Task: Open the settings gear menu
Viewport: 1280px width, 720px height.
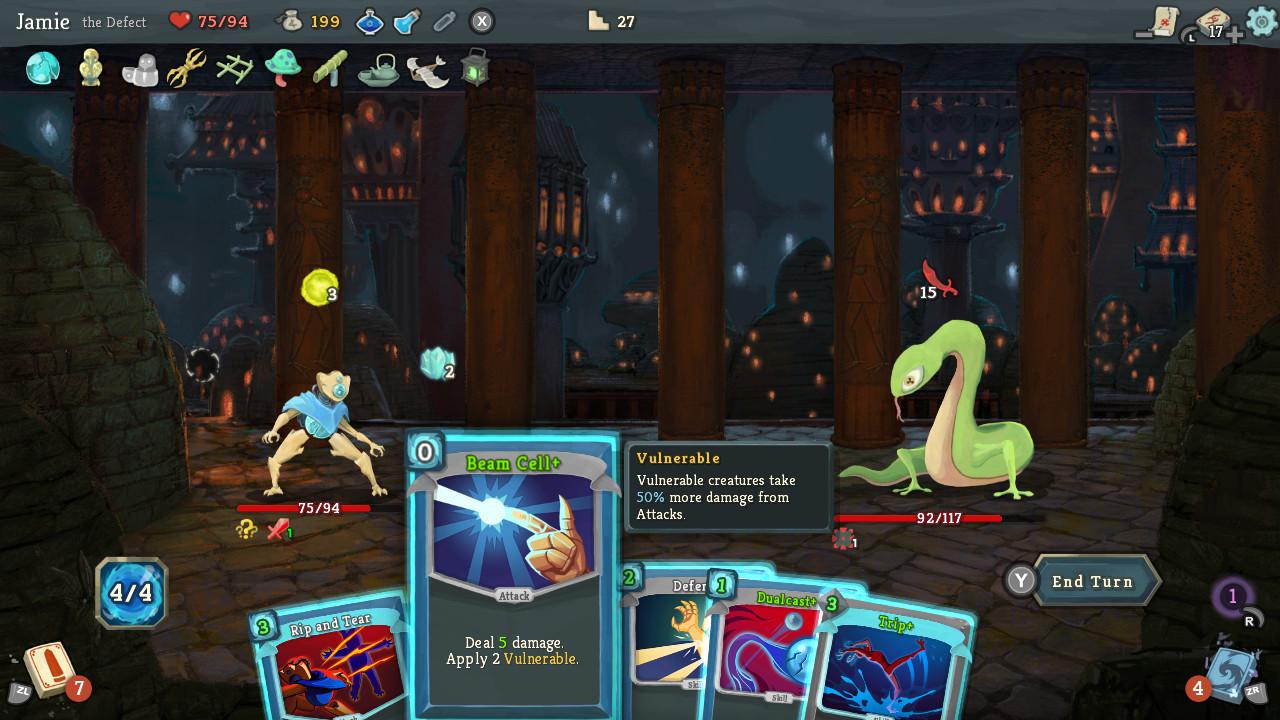Action: pyautogui.click(x=1261, y=21)
